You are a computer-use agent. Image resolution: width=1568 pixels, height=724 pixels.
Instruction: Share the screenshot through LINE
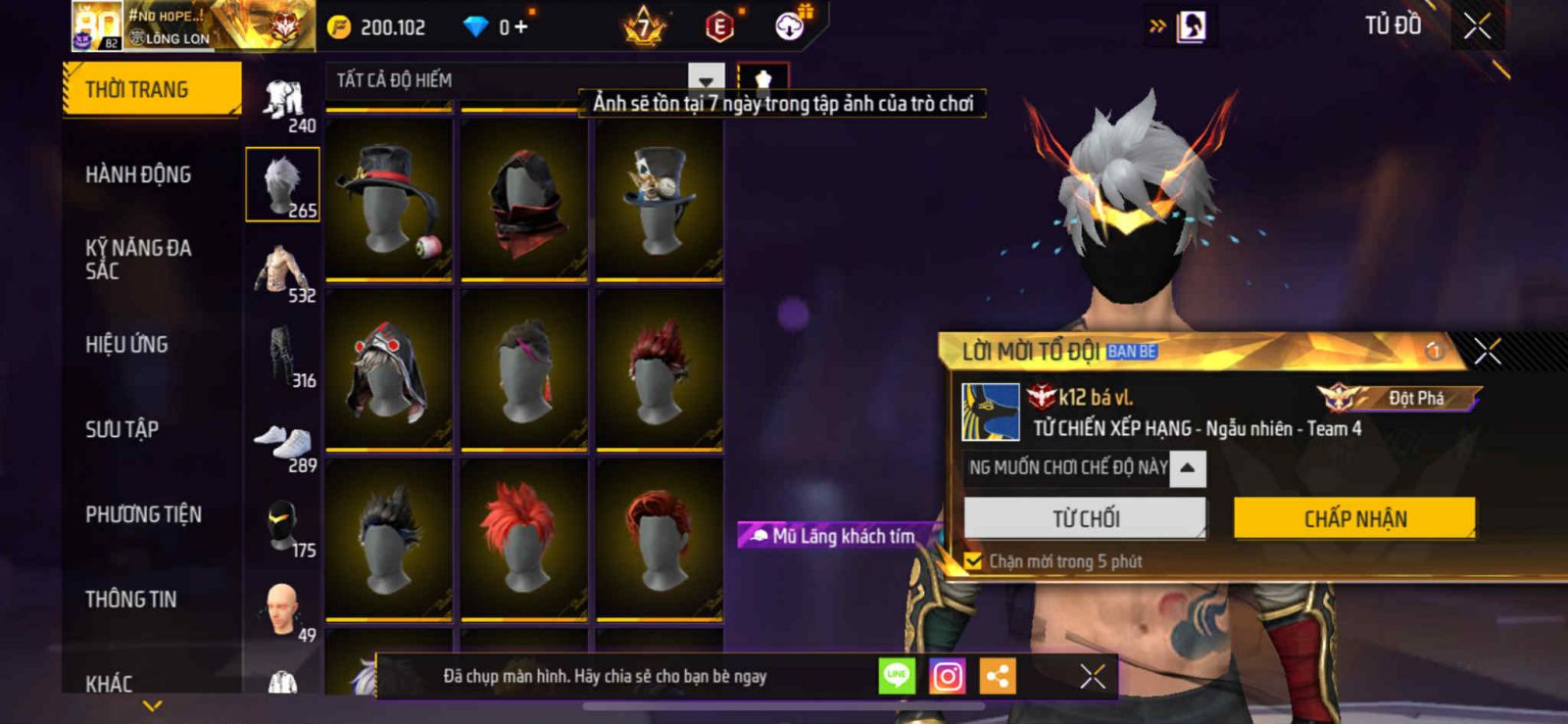click(x=897, y=676)
